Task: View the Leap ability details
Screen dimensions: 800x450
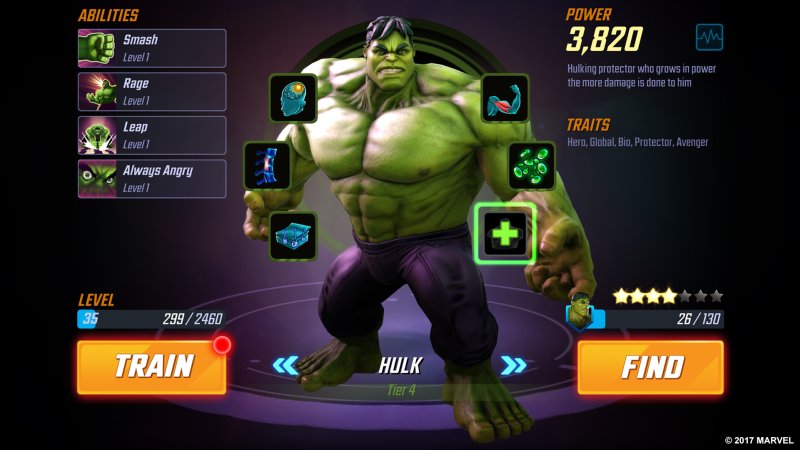Action: 152,135
